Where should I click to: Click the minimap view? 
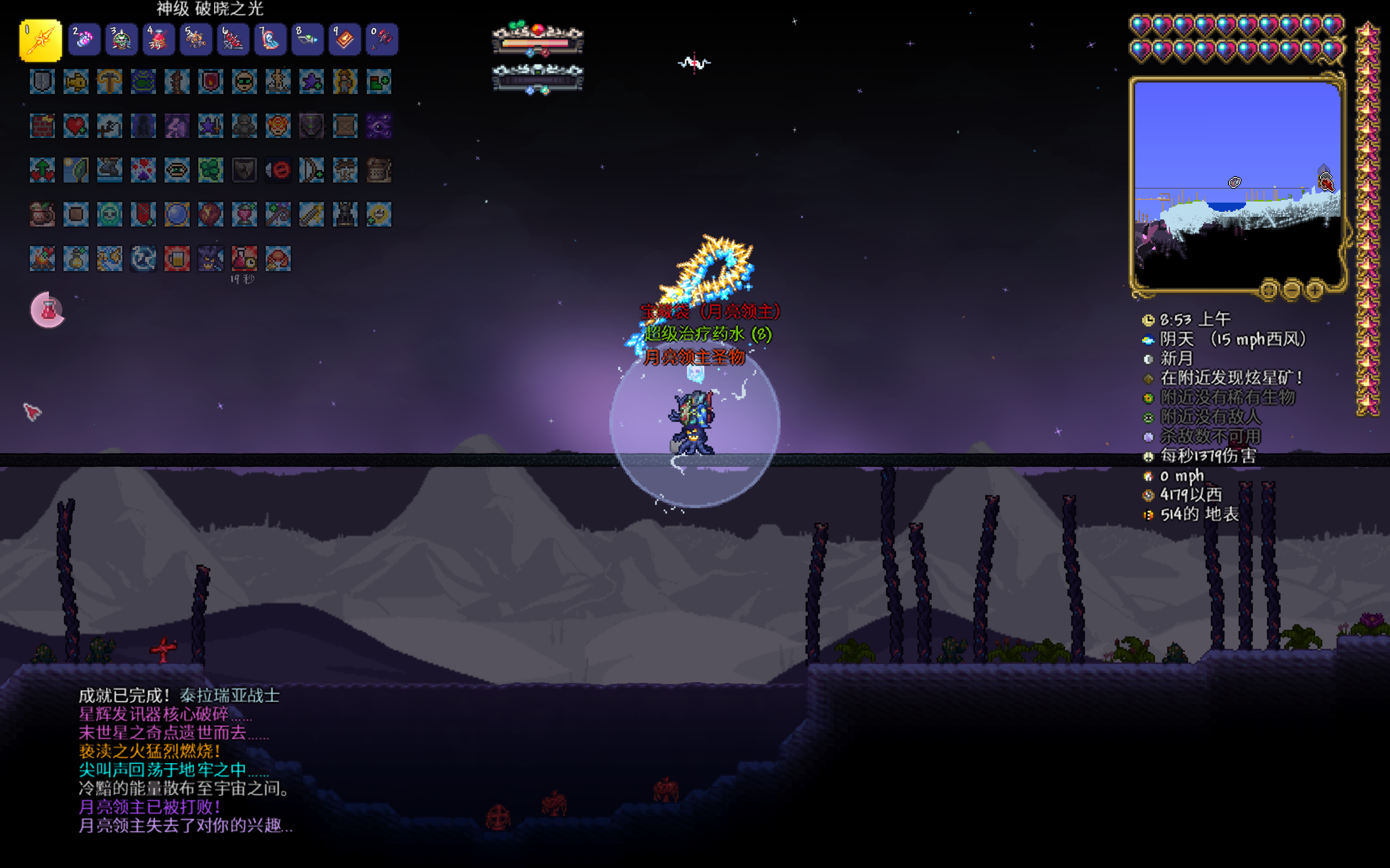tap(1237, 184)
